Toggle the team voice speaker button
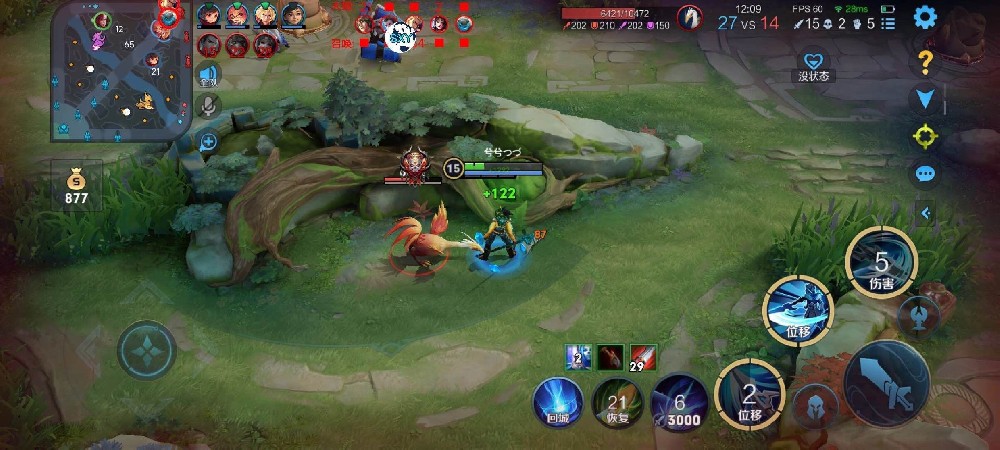Viewport: 1000px width, 450px height. pyautogui.click(x=208, y=74)
